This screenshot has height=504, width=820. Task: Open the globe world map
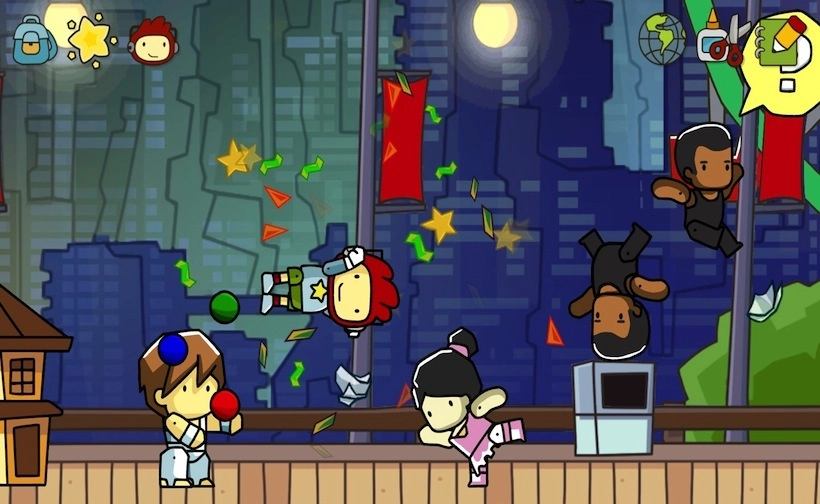pos(662,39)
